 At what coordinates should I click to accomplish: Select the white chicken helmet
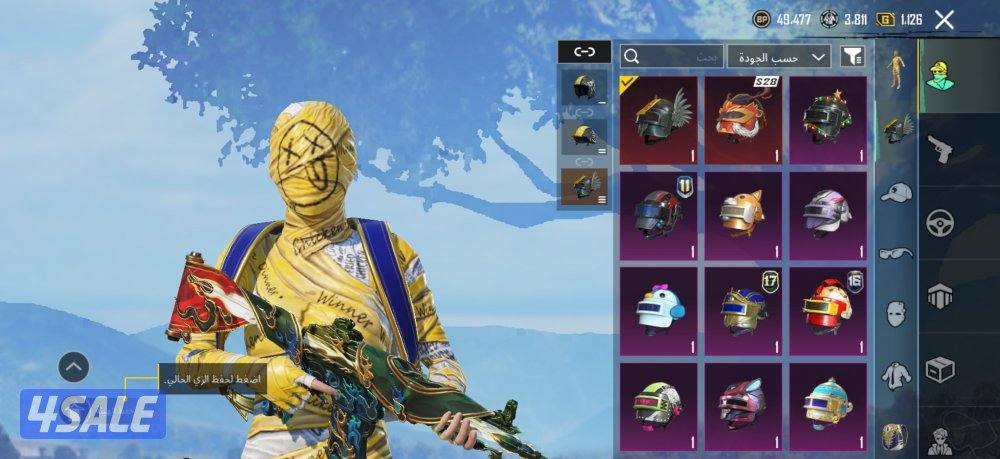658,309
